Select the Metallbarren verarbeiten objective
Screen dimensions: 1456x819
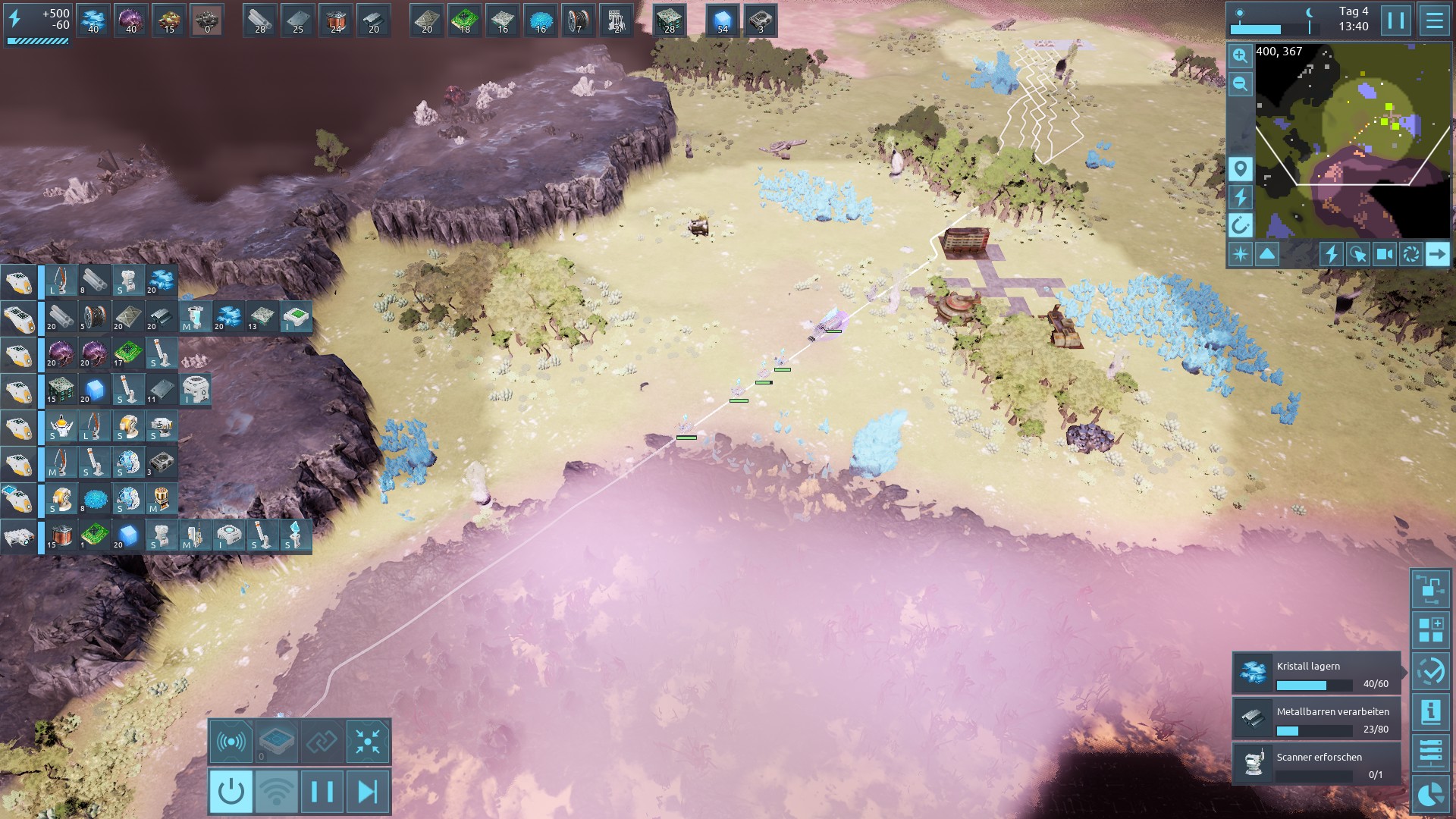click(x=1316, y=718)
